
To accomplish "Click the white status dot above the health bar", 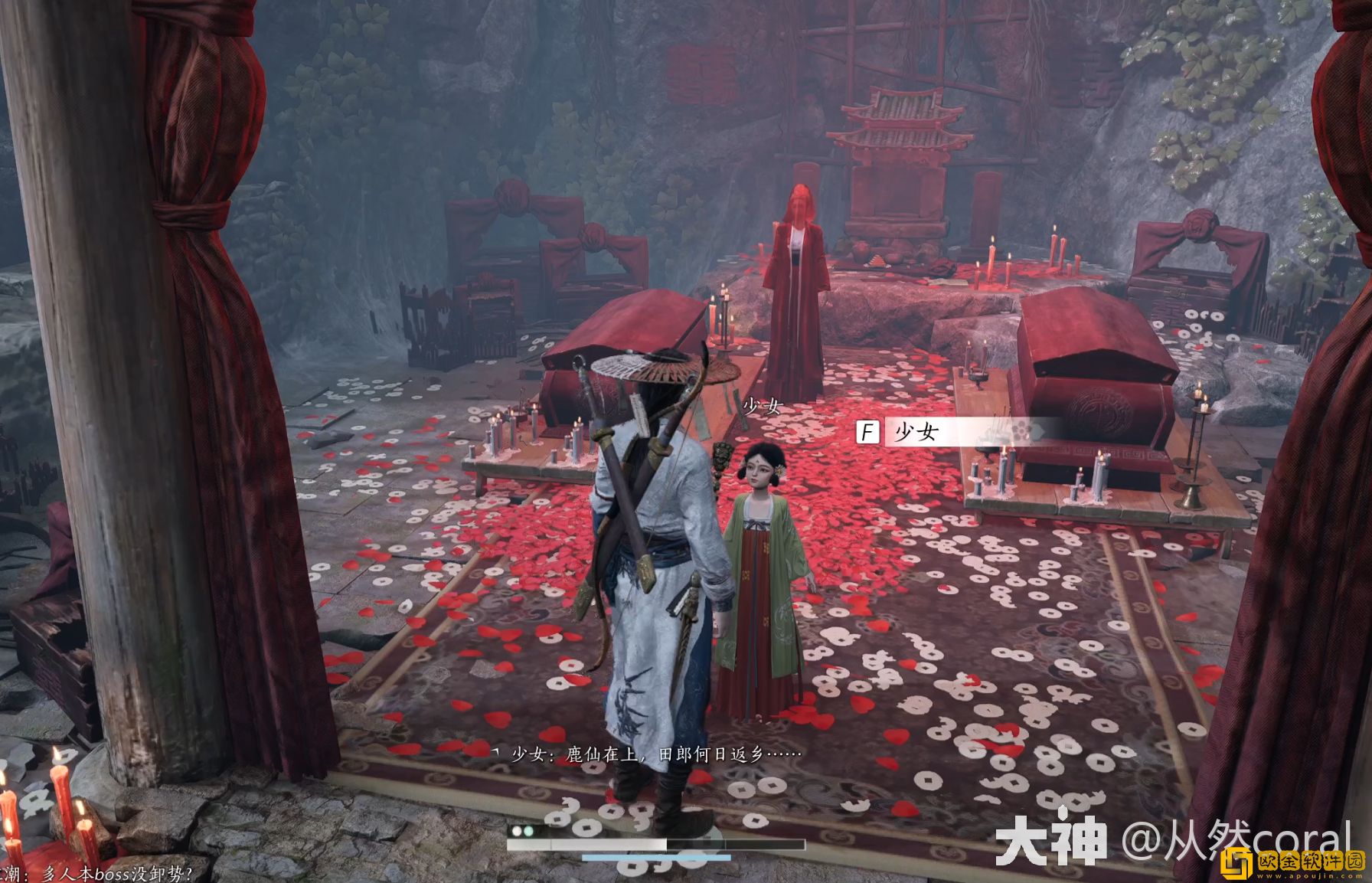I will click(x=517, y=832).
